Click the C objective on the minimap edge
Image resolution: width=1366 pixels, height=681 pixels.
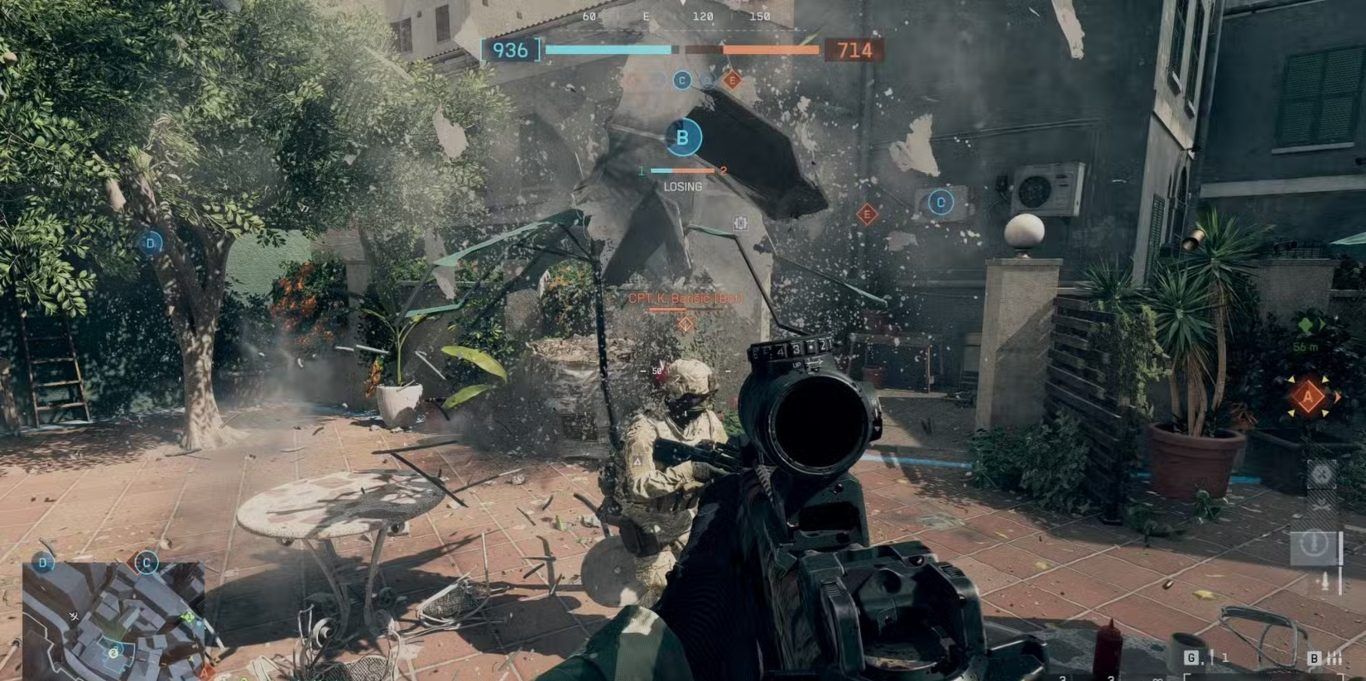tap(146, 563)
